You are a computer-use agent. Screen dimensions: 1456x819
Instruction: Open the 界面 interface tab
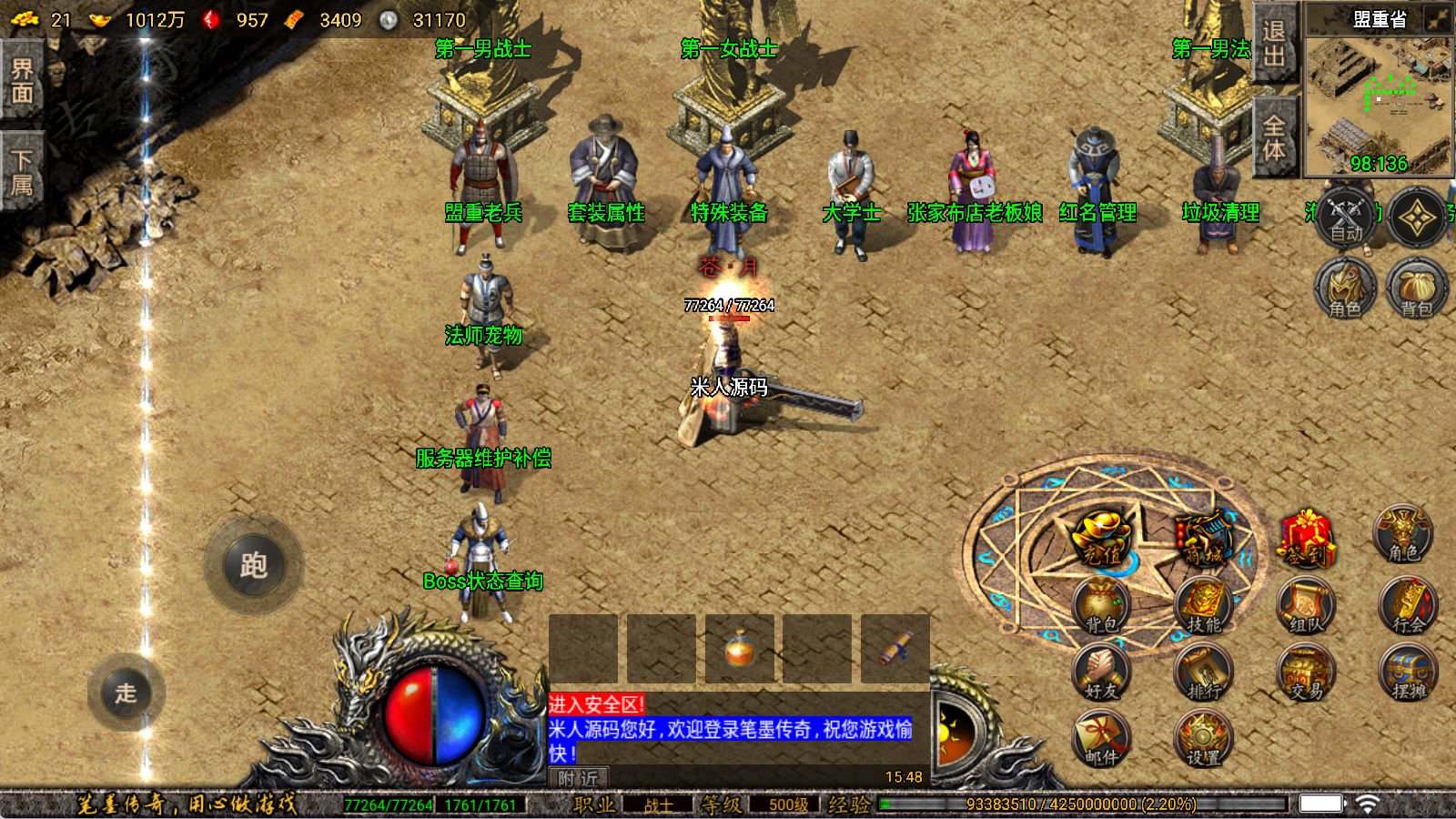click(22, 79)
